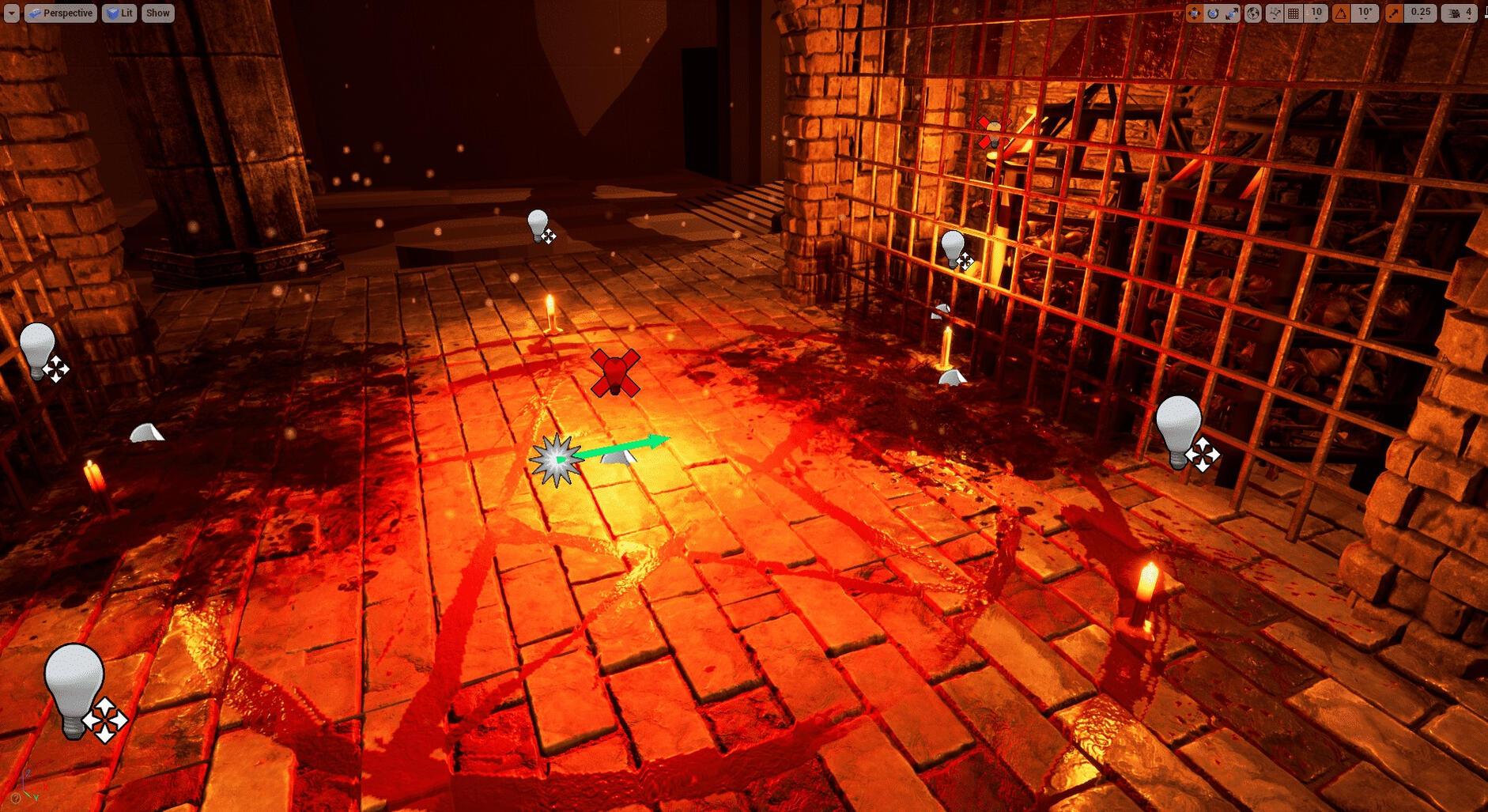Open the Perspective view mode menu

tap(61, 13)
